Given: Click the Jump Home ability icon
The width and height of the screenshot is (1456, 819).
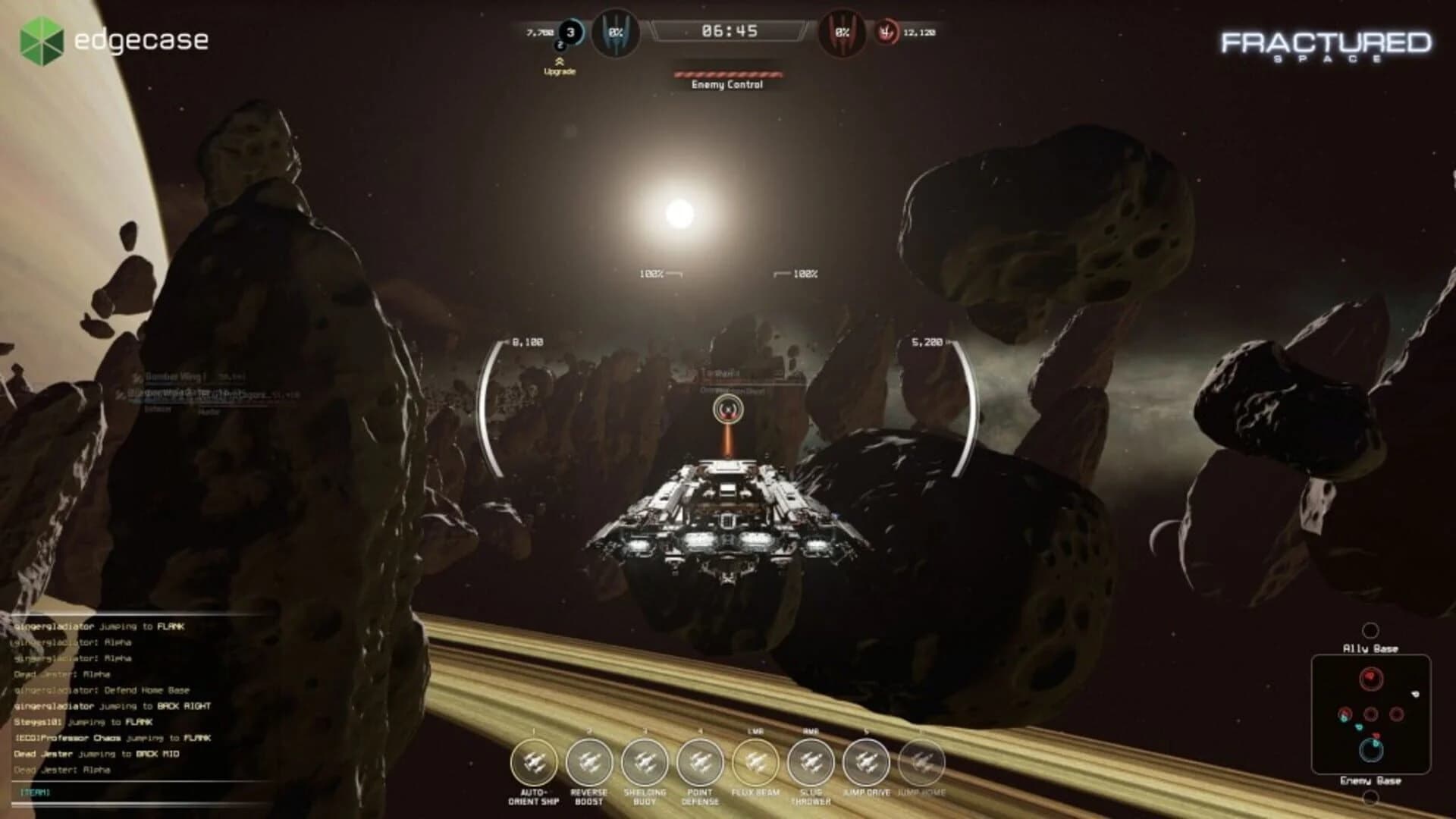Looking at the screenshot, I should [922, 761].
